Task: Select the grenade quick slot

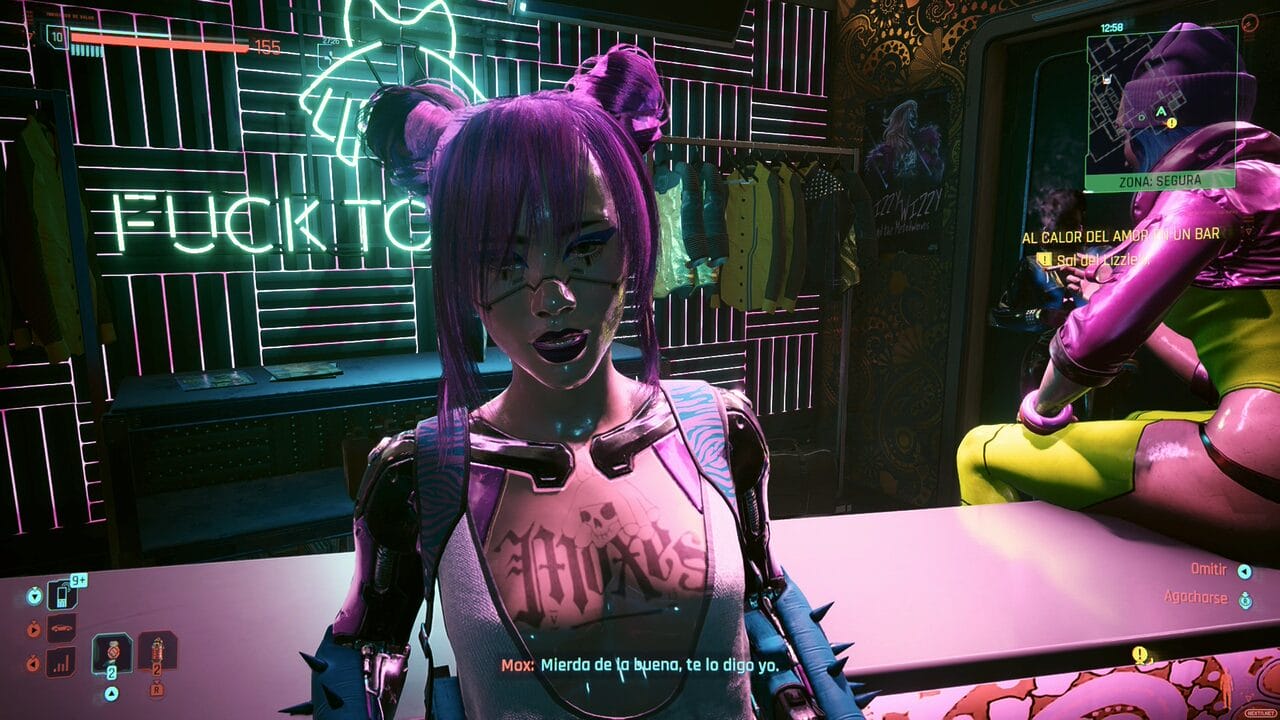Action: (x=156, y=654)
